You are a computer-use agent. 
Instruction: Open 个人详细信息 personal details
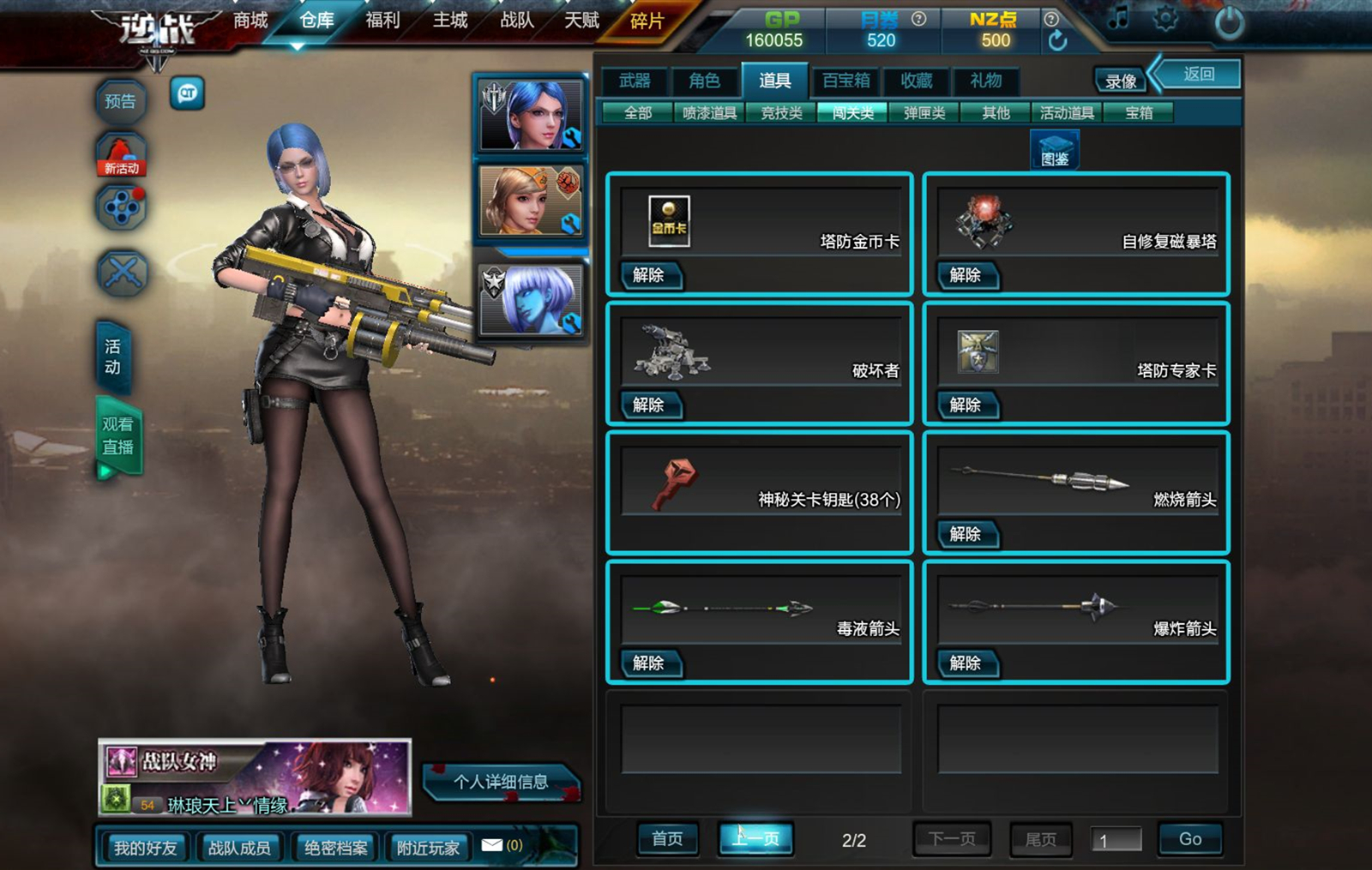click(501, 782)
